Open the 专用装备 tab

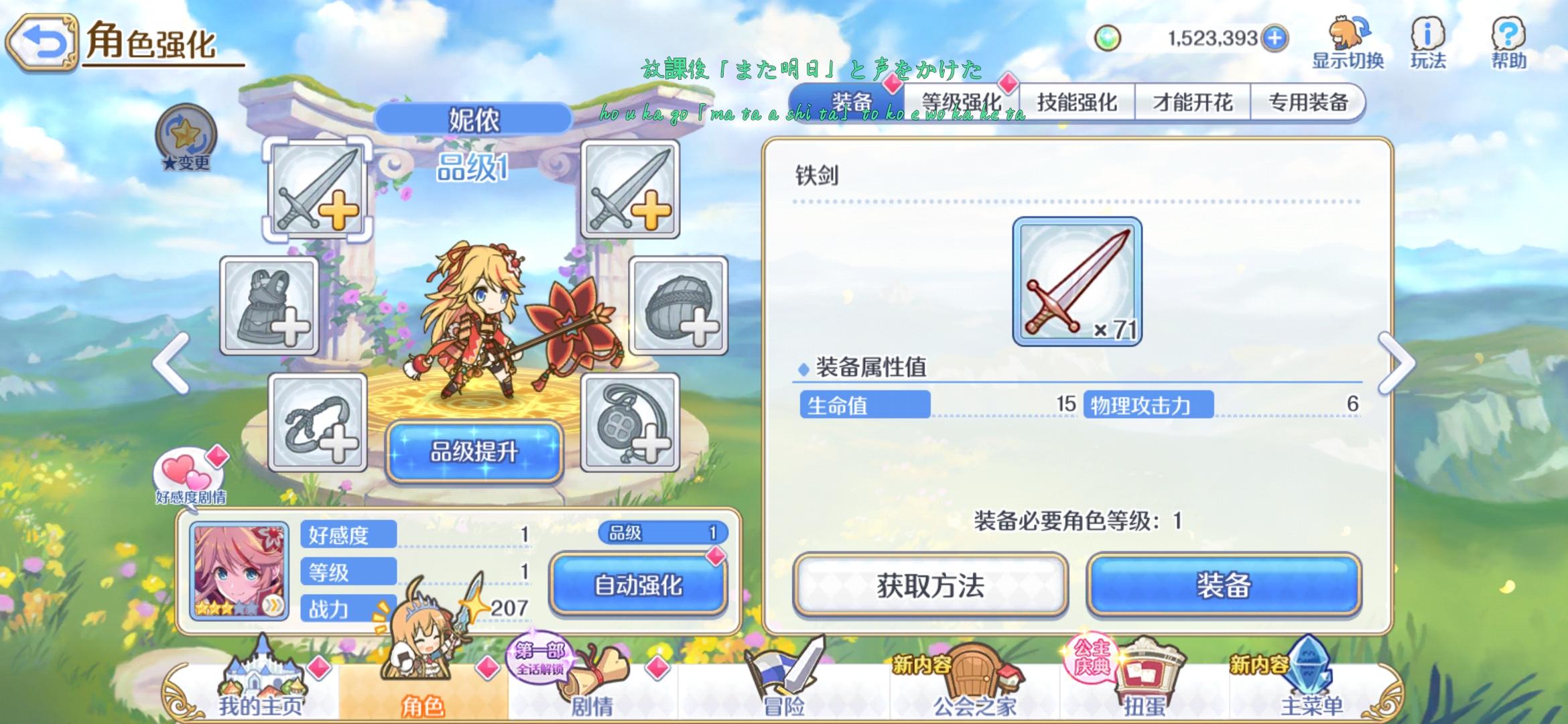1307,101
